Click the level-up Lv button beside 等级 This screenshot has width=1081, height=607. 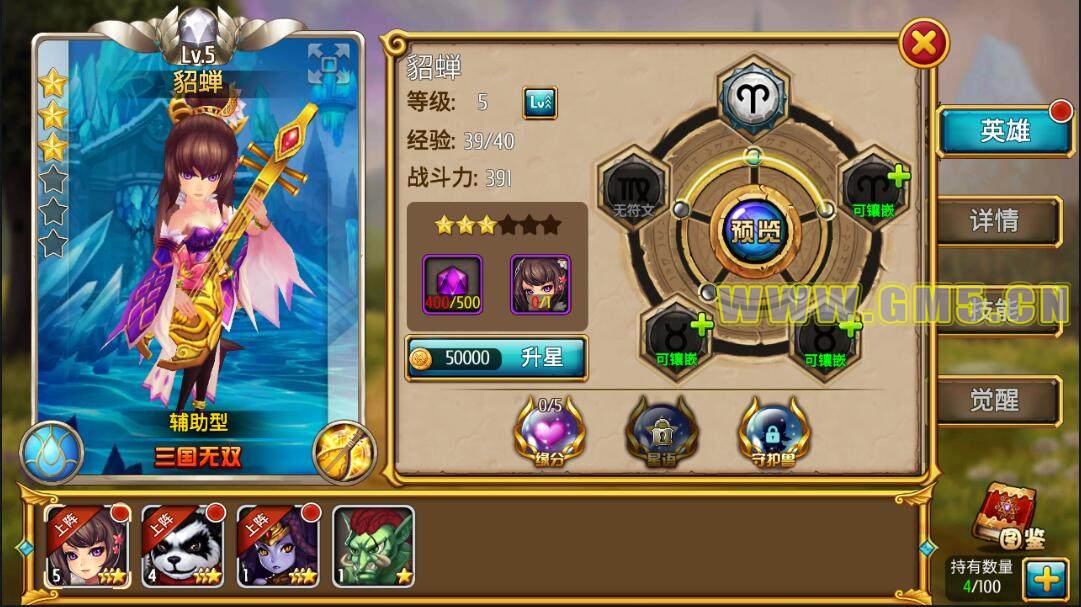[540, 102]
